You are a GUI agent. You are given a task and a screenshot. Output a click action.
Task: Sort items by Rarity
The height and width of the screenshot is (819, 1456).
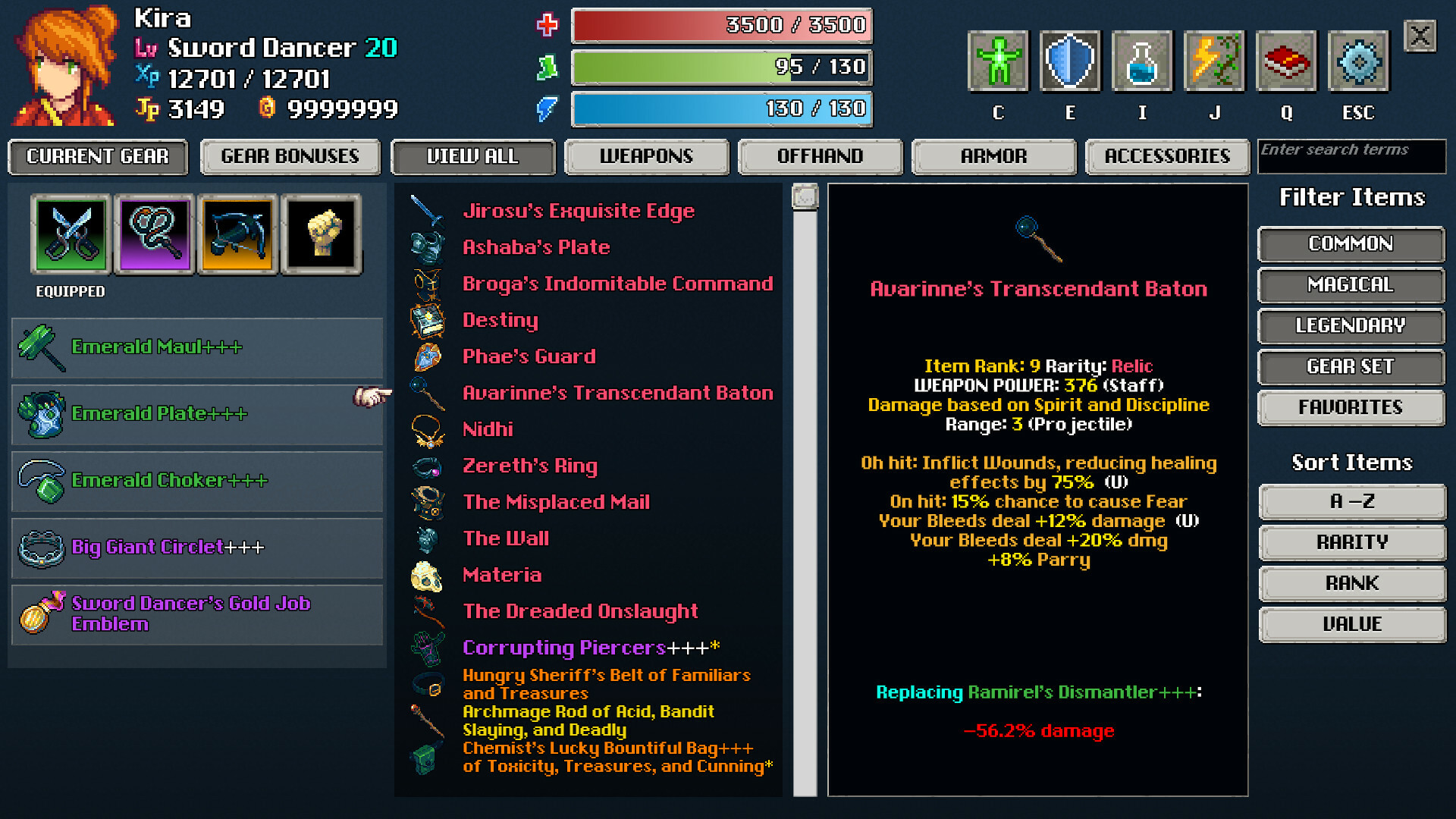click(1352, 541)
